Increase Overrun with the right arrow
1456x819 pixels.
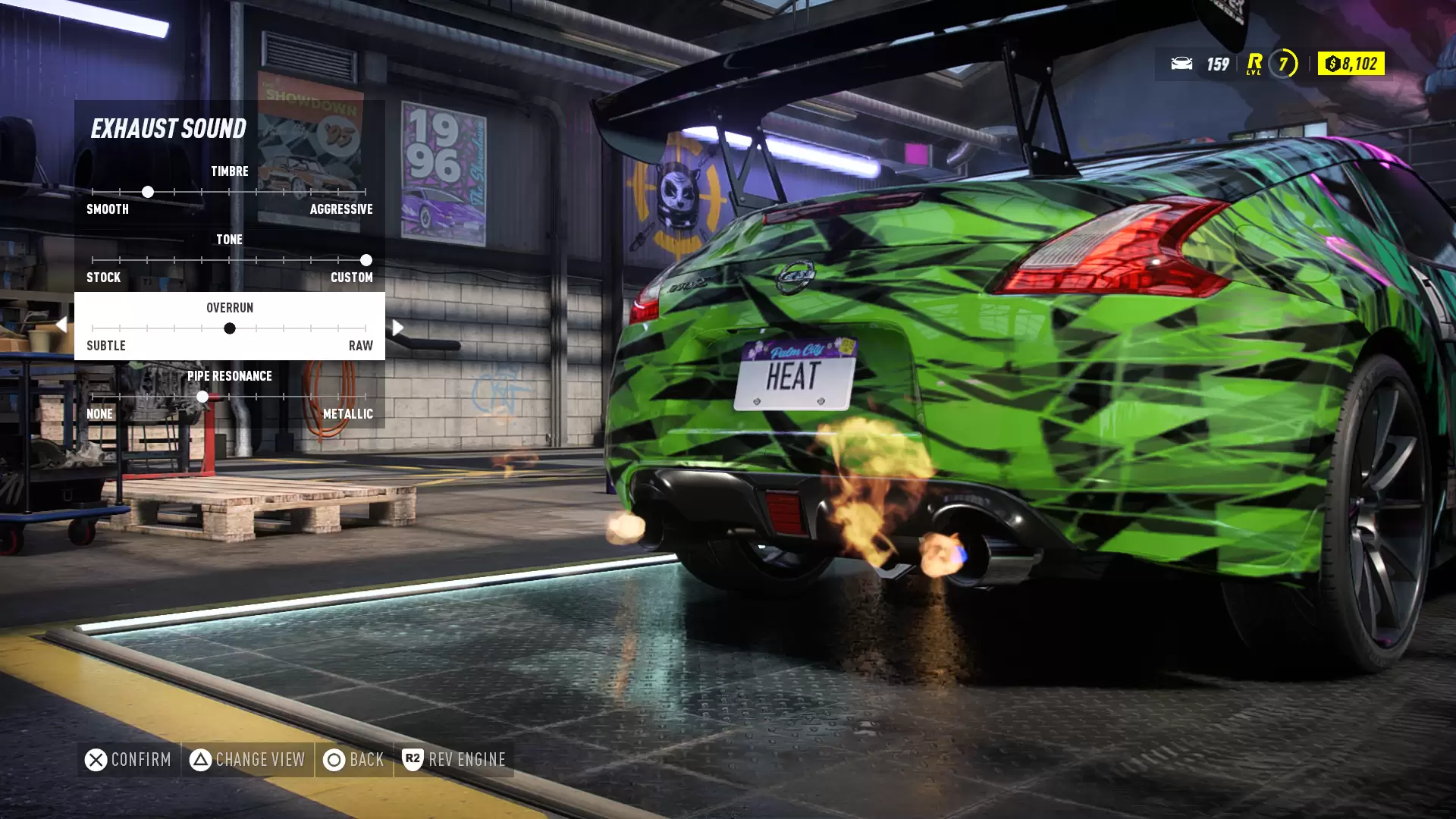398,328
